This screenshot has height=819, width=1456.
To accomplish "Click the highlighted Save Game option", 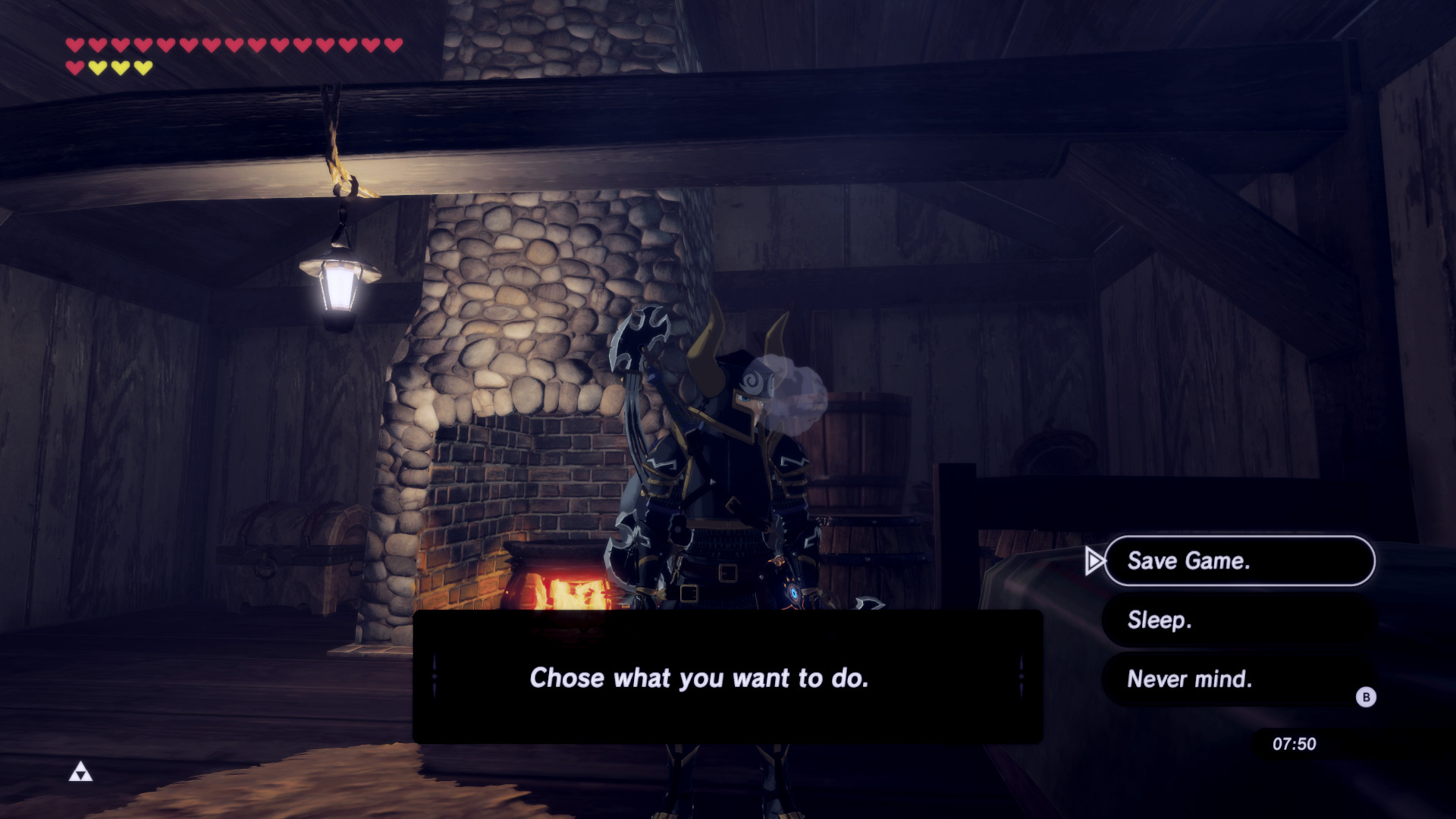I will (x=1239, y=561).
